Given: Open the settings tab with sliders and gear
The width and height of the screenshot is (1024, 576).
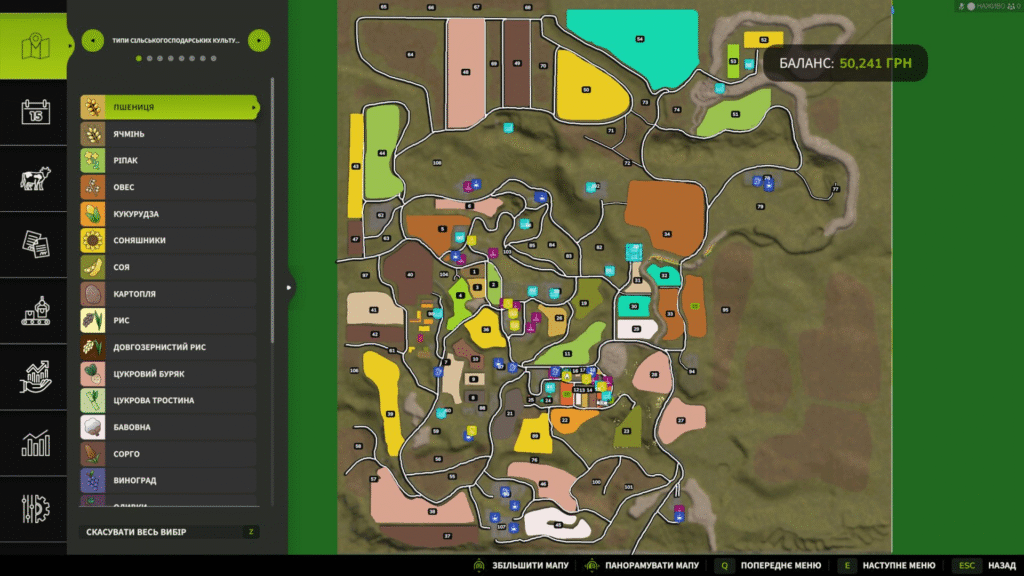Looking at the screenshot, I should pos(36,508).
